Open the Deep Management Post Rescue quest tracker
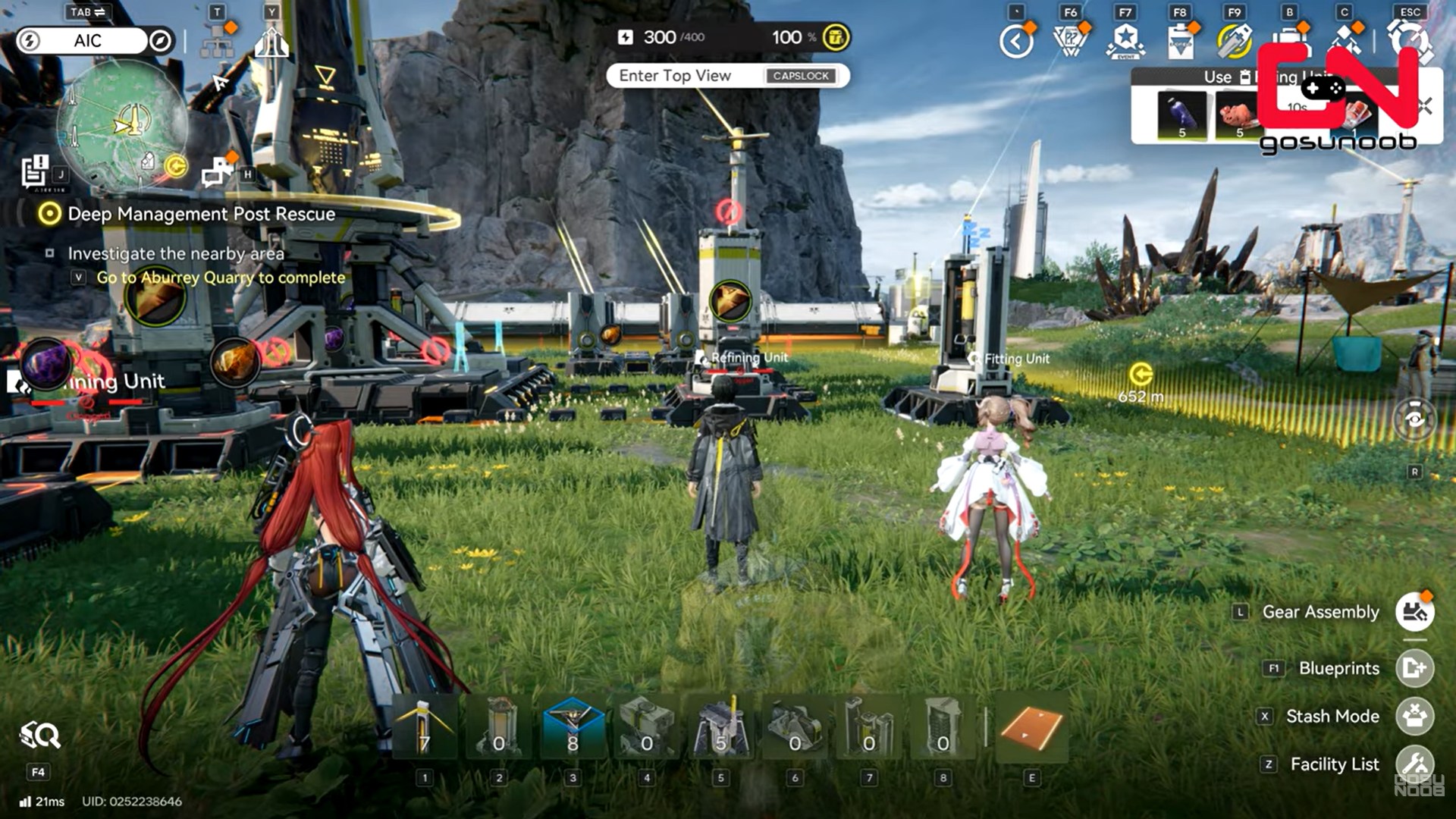 (x=201, y=215)
